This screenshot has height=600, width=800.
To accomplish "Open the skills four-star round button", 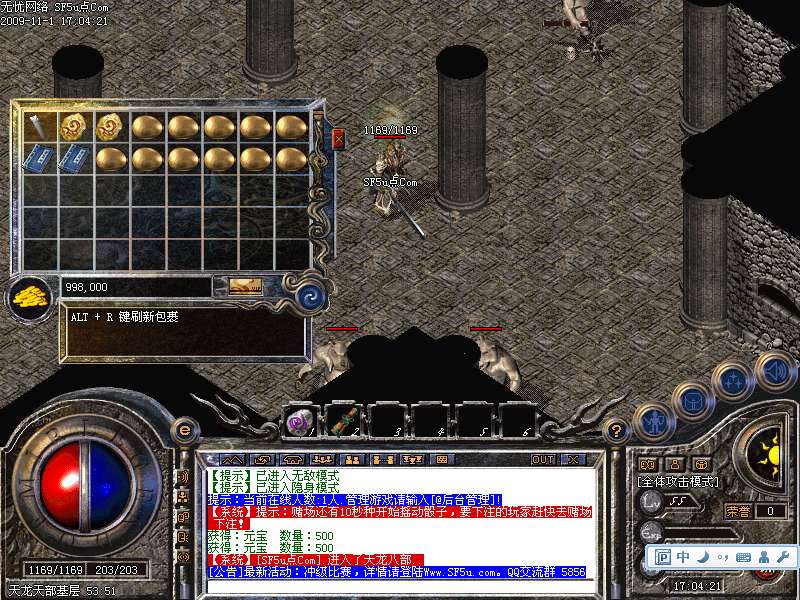I will 733,380.
